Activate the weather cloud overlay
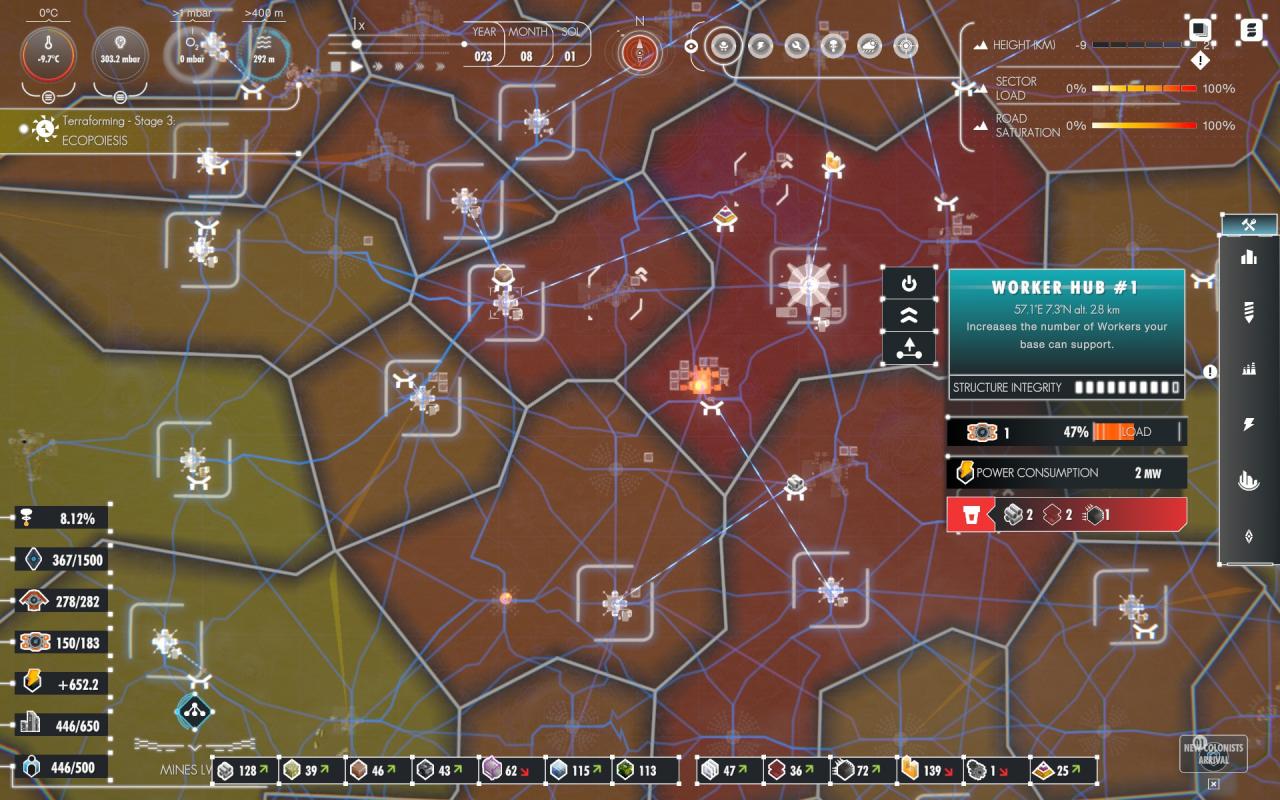This screenshot has width=1280, height=800. pos(869,46)
